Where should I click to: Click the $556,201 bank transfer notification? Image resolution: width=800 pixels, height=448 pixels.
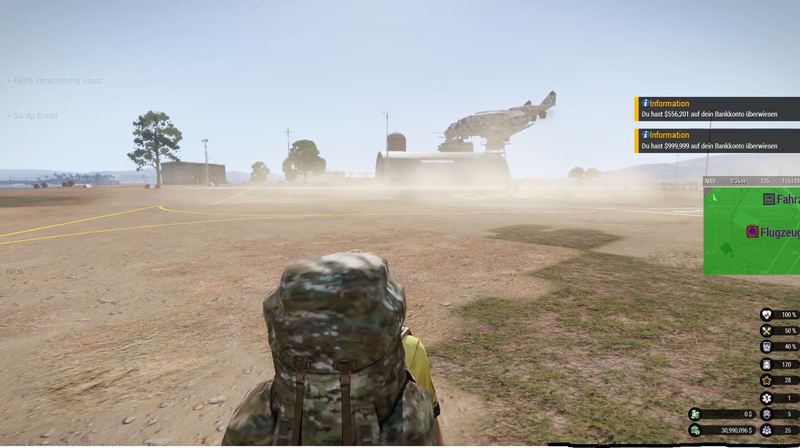pyautogui.click(x=717, y=109)
